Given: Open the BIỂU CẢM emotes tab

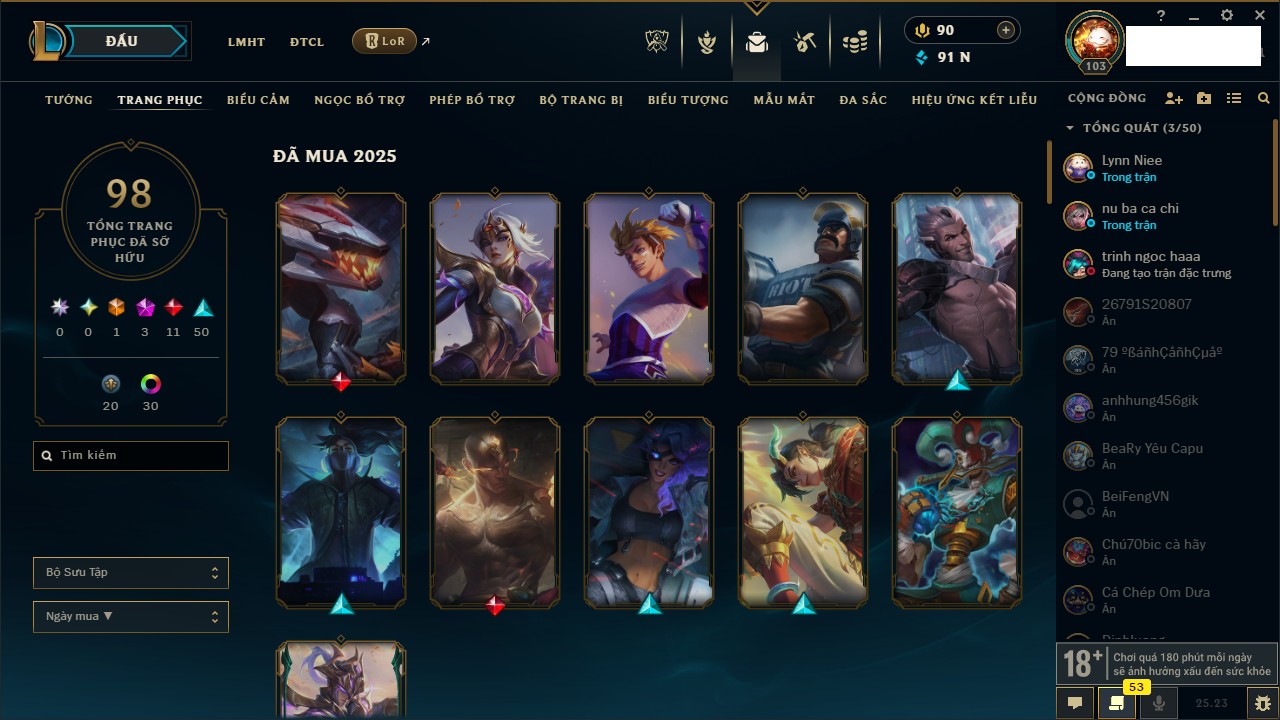Looking at the screenshot, I should [258, 100].
